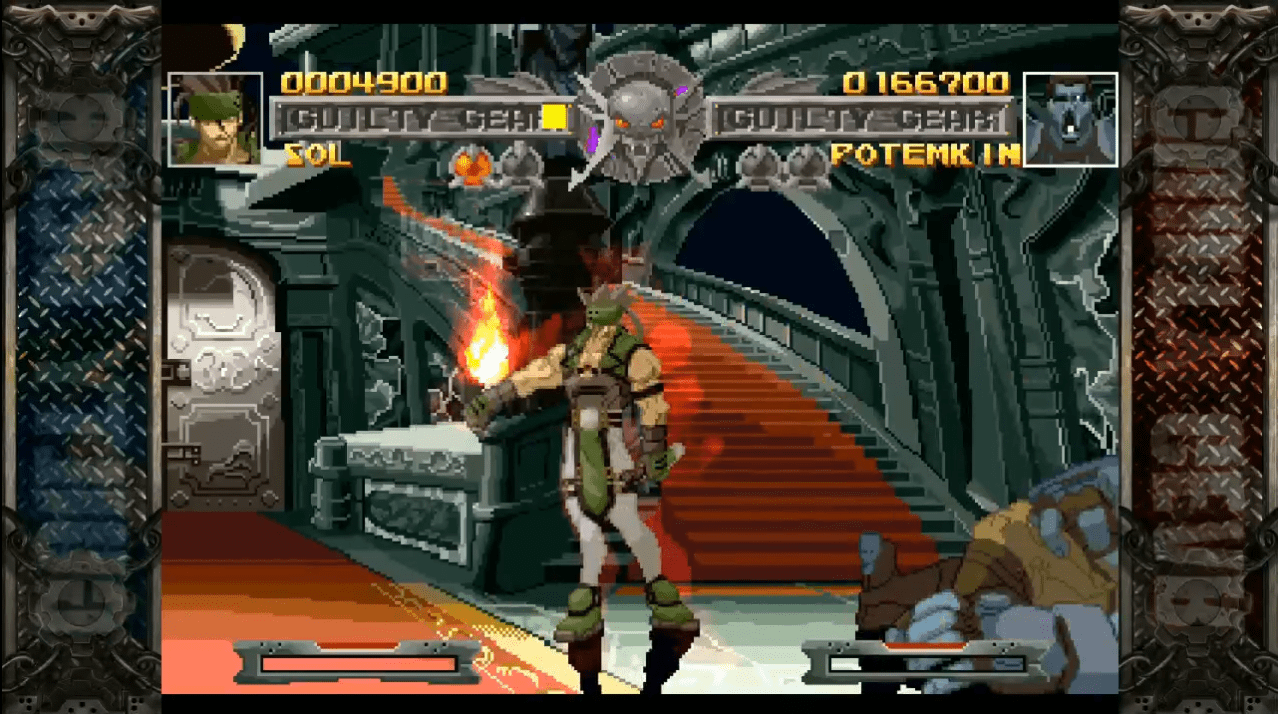Select Potemkin's character portrait
The height and width of the screenshot is (714, 1278).
(1070, 119)
